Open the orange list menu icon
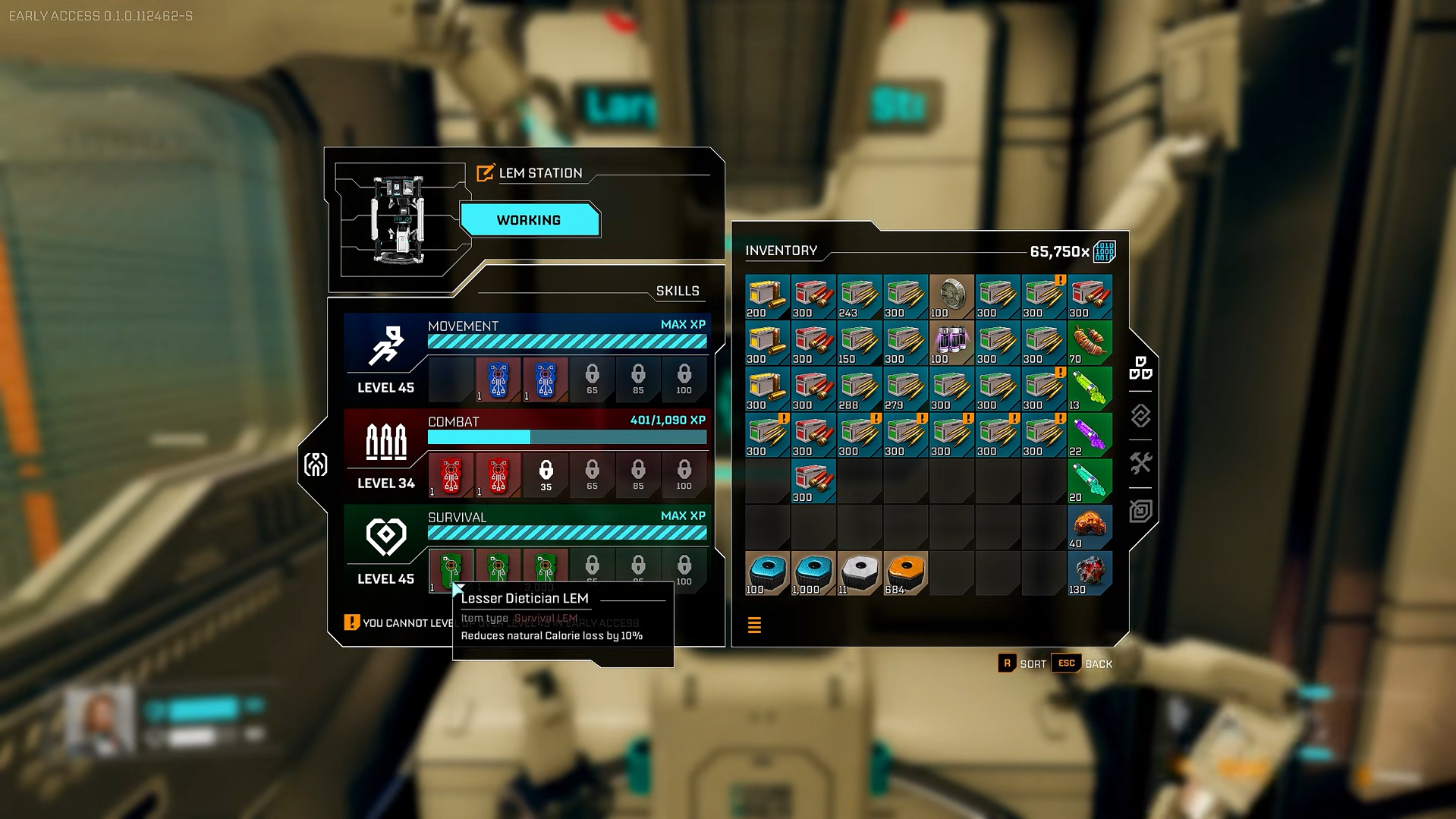The width and height of the screenshot is (1456, 819). coord(754,625)
